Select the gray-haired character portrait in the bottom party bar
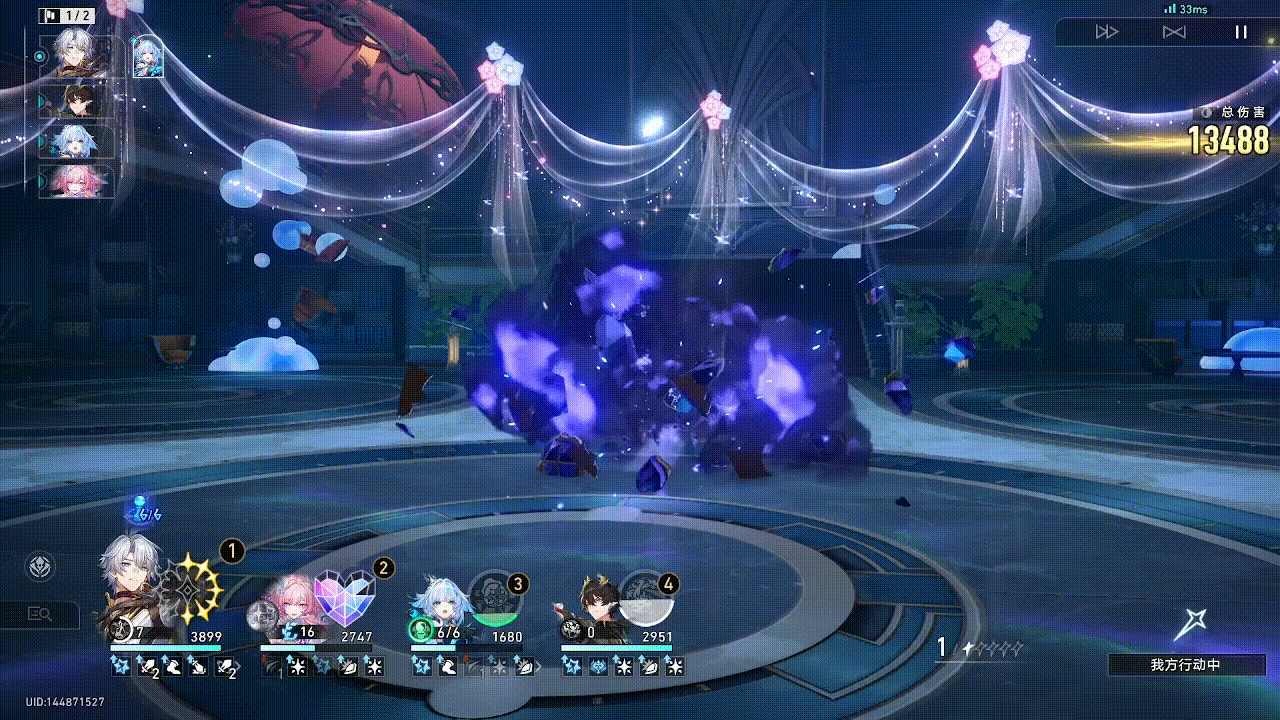1280x720 pixels. tap(131, 585)
